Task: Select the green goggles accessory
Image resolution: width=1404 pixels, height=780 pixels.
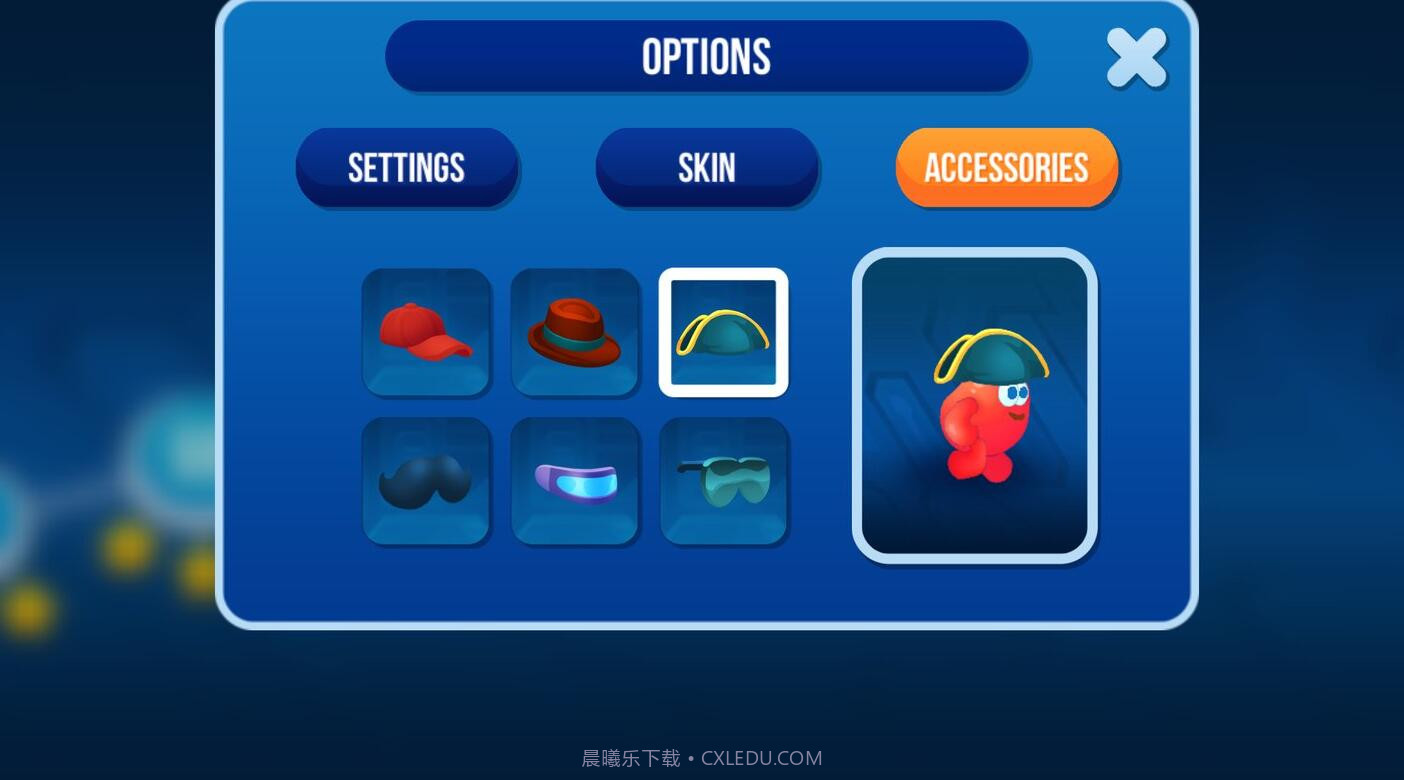Action: point(723,480)
